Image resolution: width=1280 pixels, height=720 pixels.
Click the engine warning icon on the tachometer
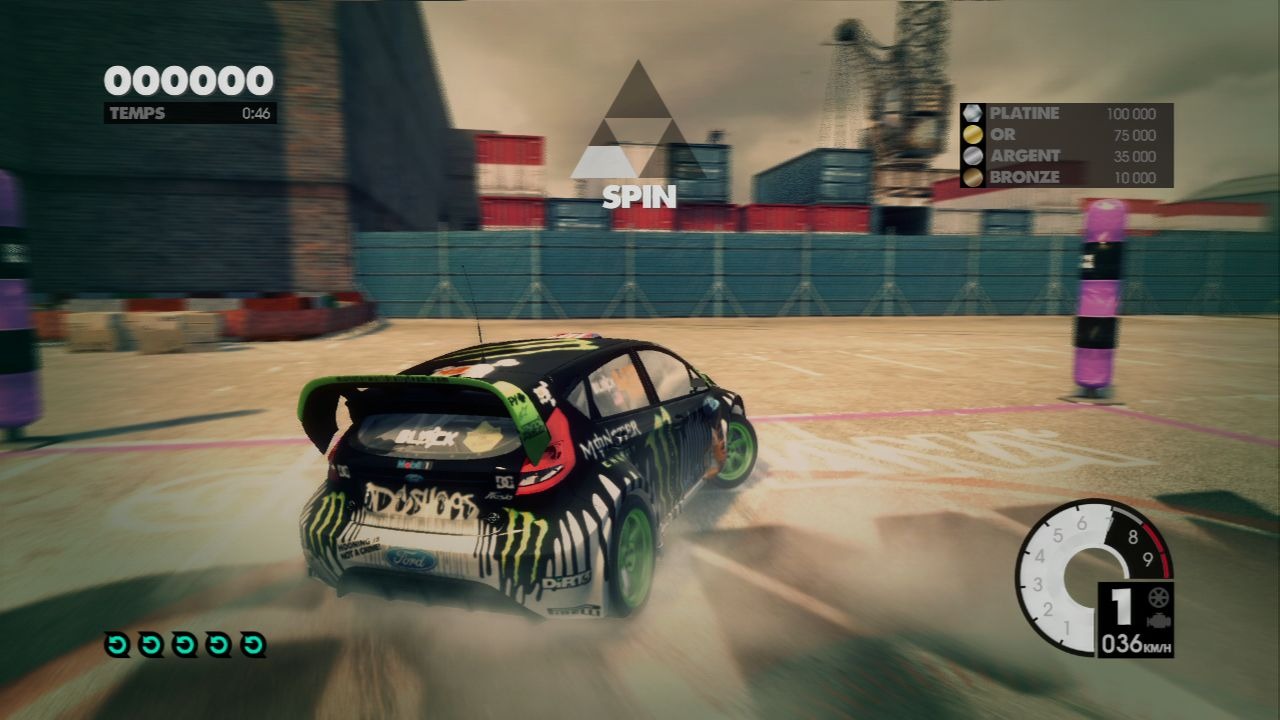(x=1158, y=620)
